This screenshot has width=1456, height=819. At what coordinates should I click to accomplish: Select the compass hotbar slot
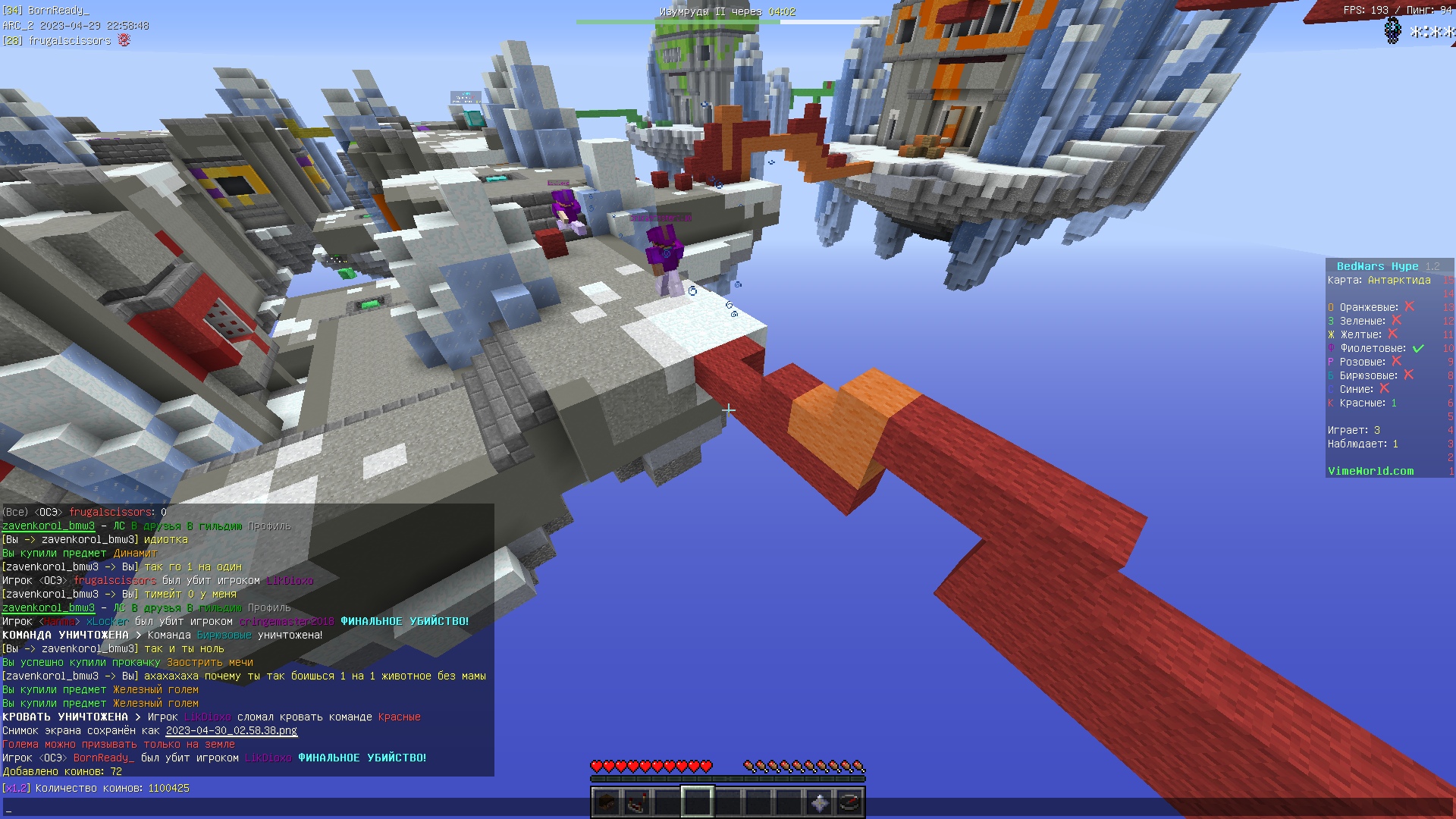click(849, 802)
